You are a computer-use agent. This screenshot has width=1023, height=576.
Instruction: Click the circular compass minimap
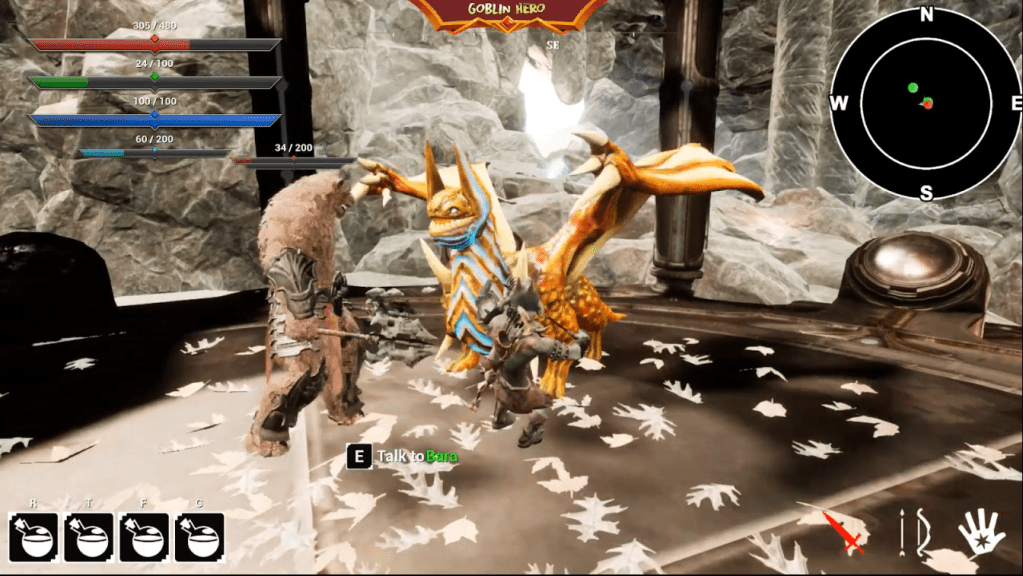coord(926,102)
